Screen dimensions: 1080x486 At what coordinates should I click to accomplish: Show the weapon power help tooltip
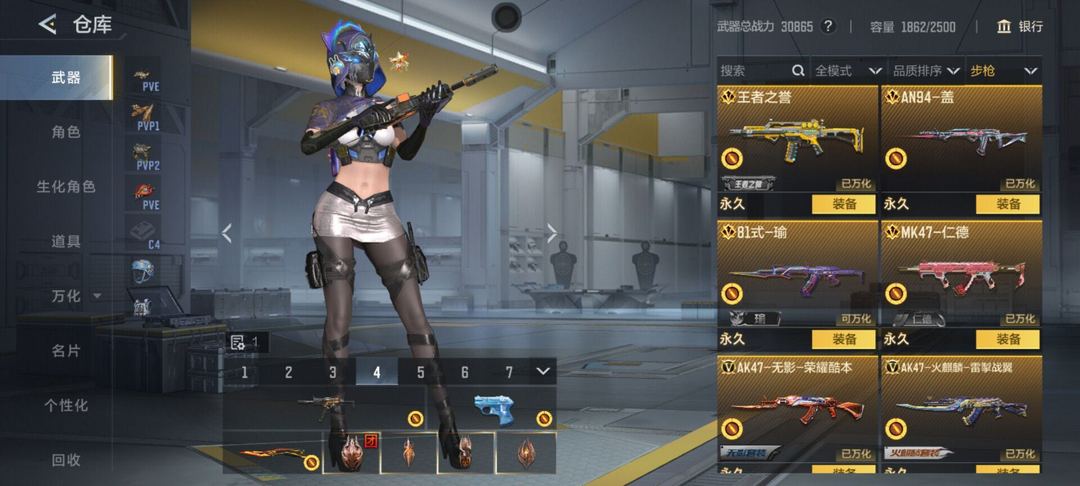[828, 27]
